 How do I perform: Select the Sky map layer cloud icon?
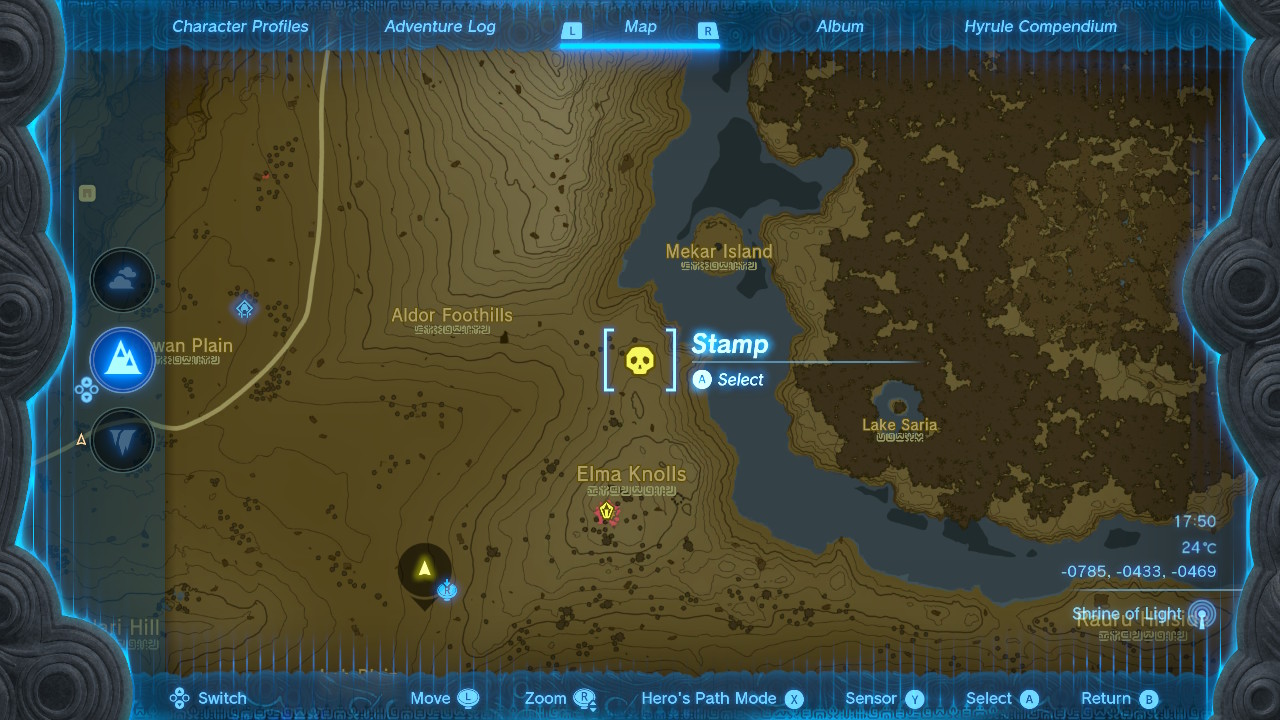coord(122,279)
